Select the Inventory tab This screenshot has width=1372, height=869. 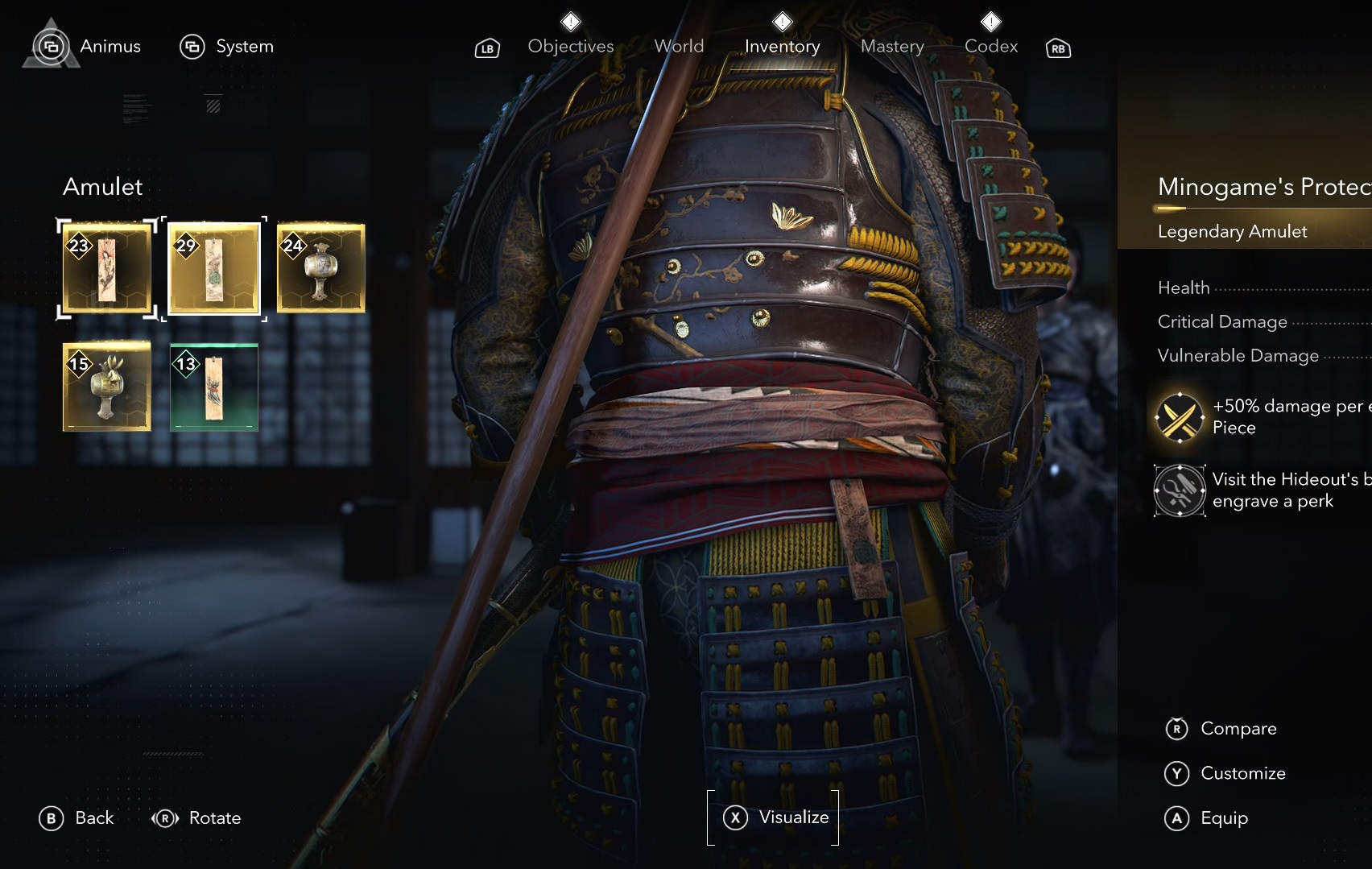pos(782,47)
